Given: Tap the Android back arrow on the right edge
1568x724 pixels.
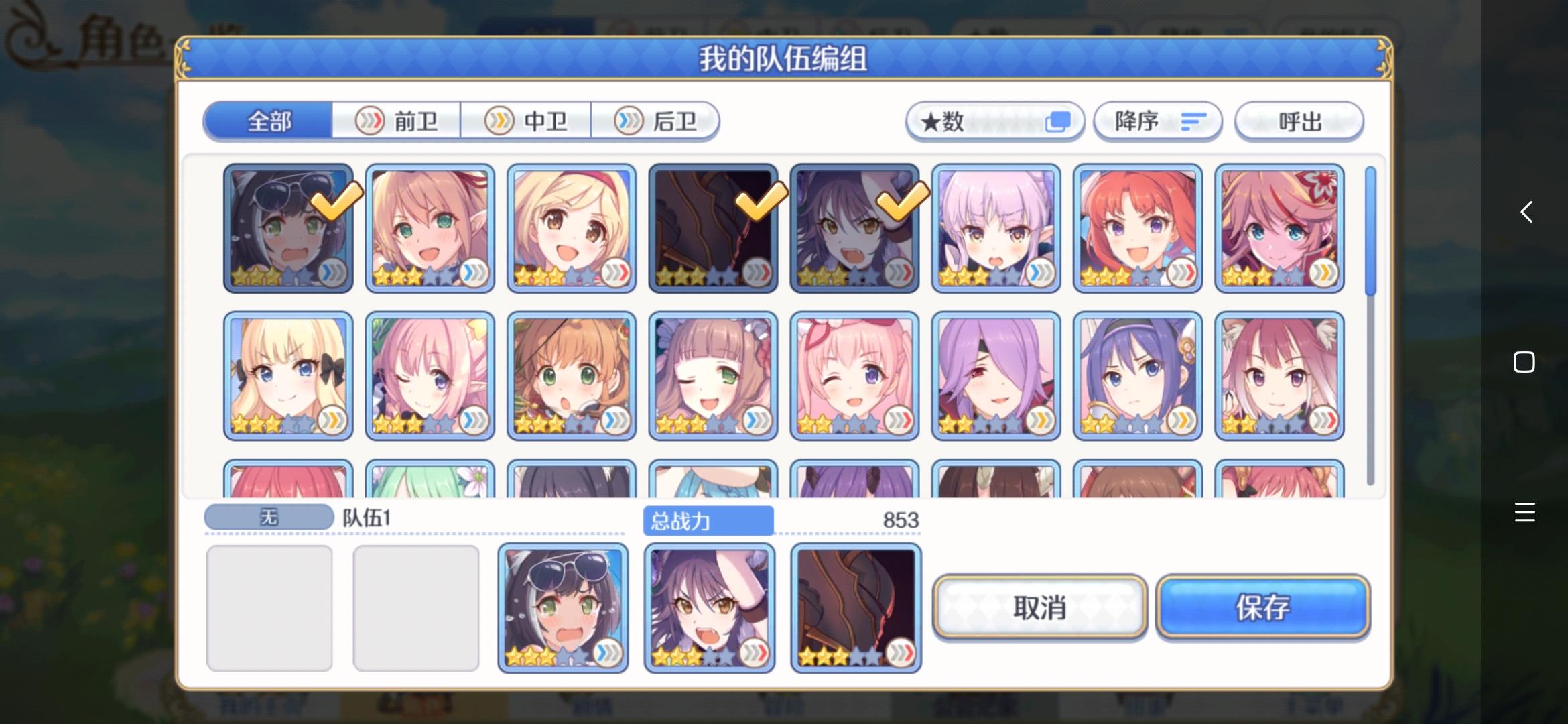Looking at the screenshot, I should click(1525, 212).
